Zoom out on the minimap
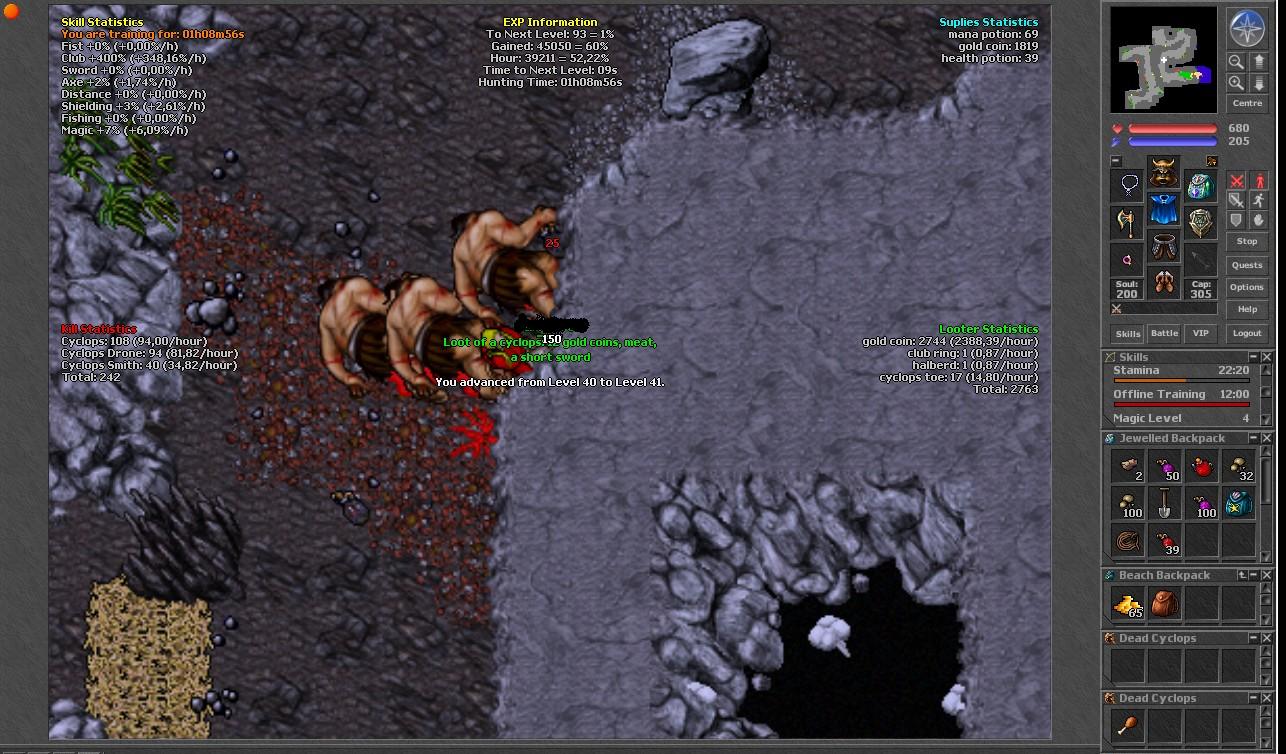This screenshot has height=754, width=1286. click(1237, 62)
